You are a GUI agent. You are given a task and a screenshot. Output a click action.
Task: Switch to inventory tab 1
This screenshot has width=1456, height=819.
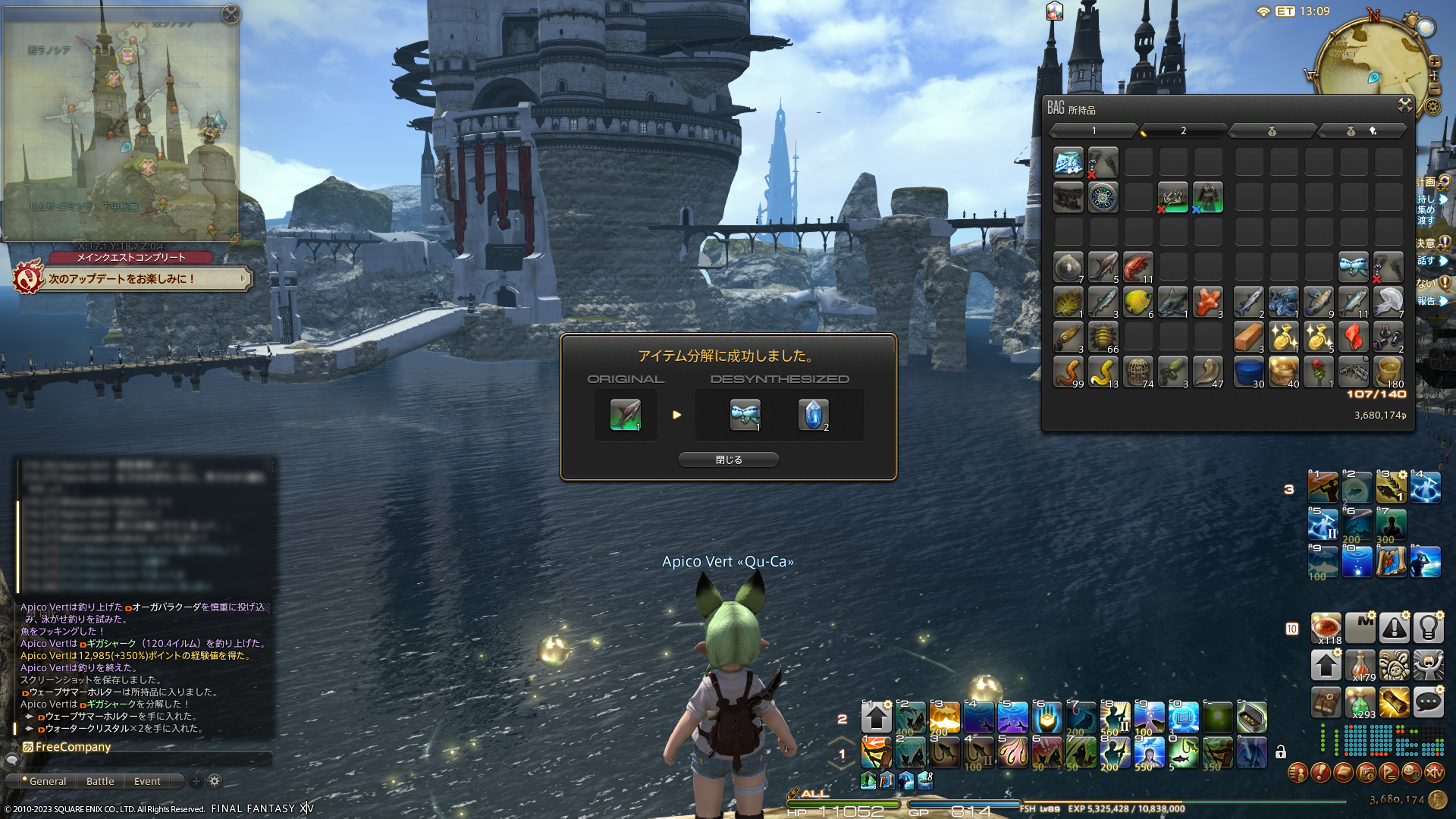coord(1094,131)
